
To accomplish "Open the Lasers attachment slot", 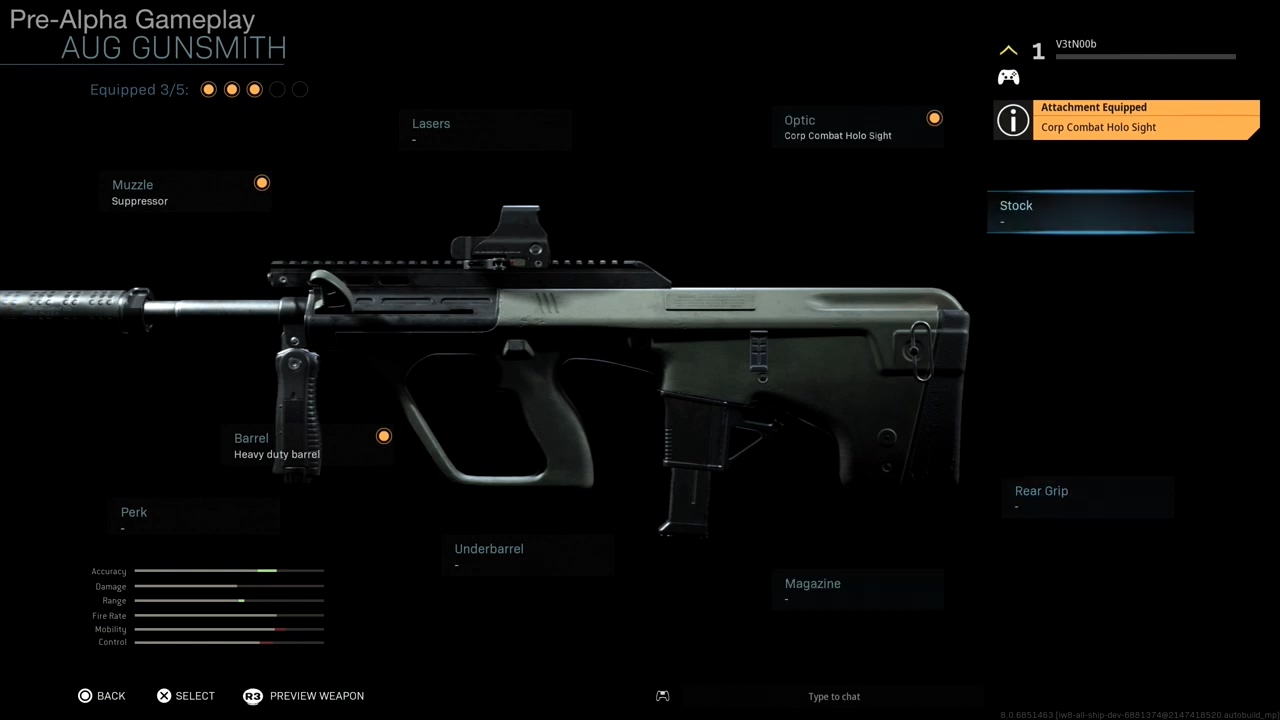I will coord(485,131).
